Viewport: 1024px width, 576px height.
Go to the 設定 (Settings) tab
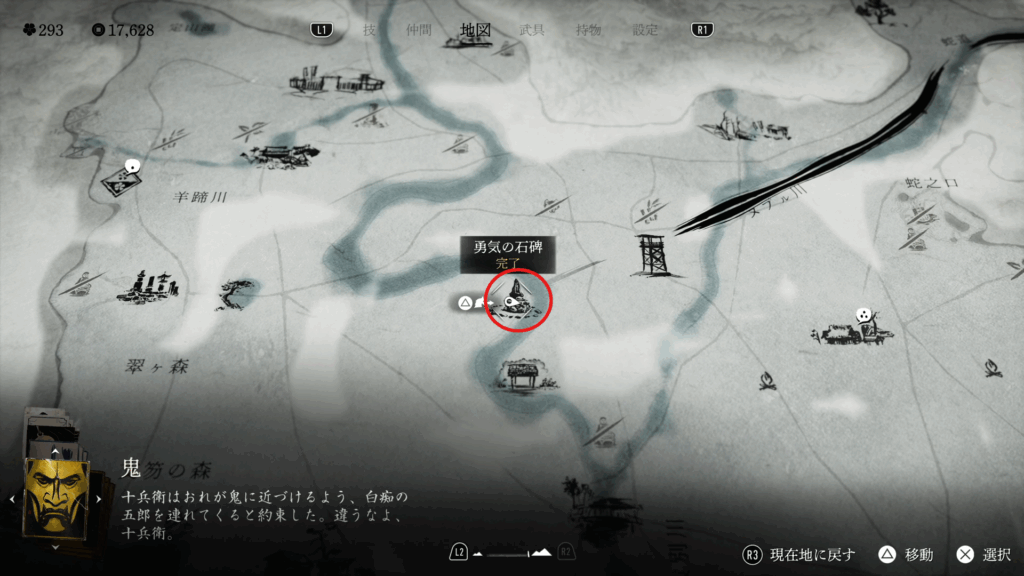[645, 30]
